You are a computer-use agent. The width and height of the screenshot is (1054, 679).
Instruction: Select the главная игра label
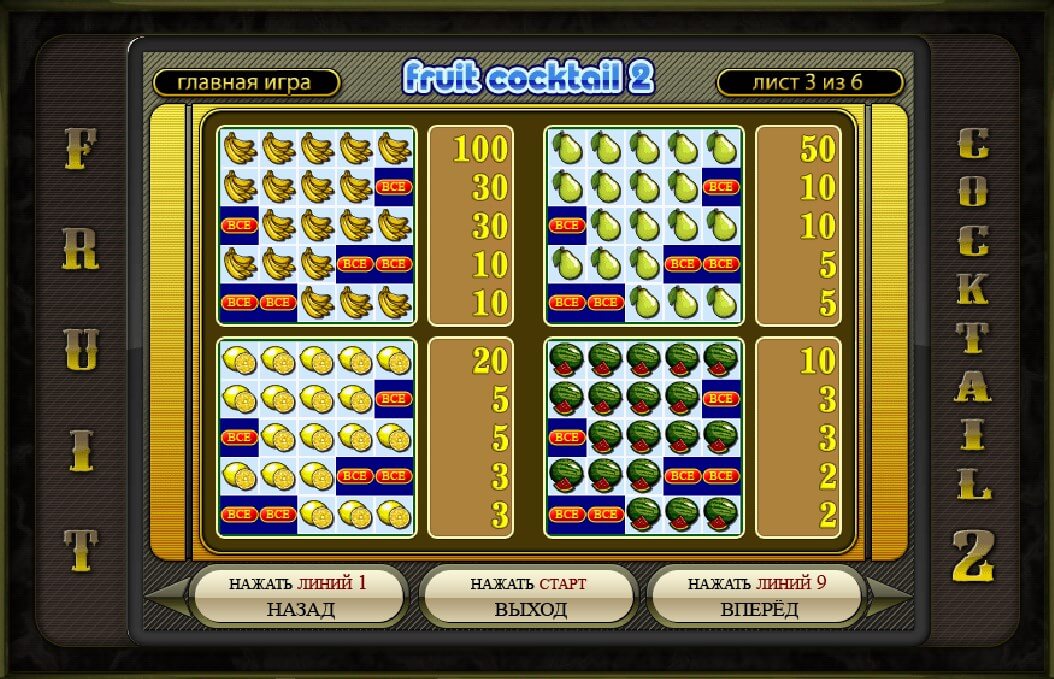(246, 83)
